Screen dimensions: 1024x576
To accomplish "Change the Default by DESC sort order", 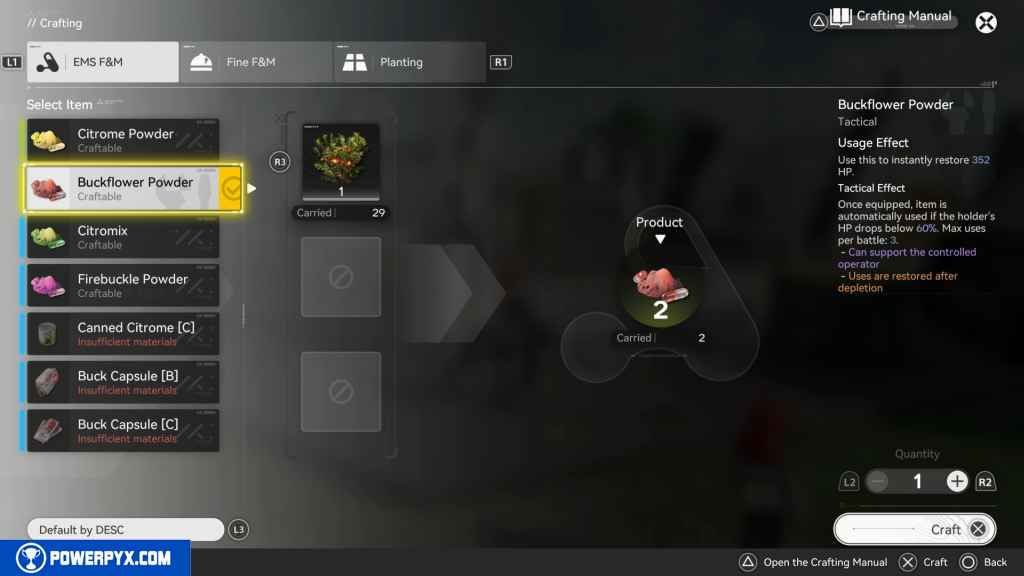I will click(125, 530).
